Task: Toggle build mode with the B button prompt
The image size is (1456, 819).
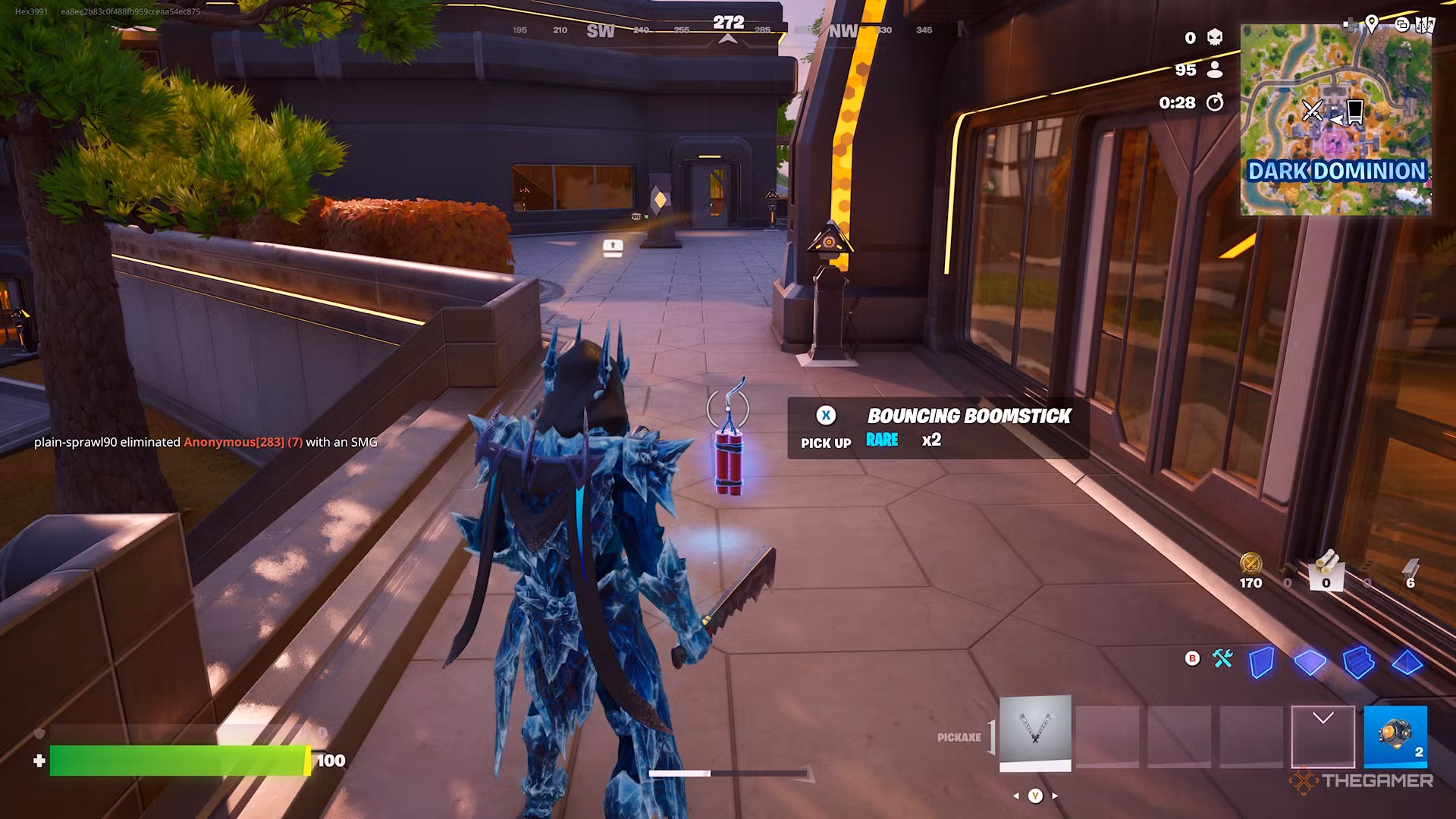Action: [1191, 658]
